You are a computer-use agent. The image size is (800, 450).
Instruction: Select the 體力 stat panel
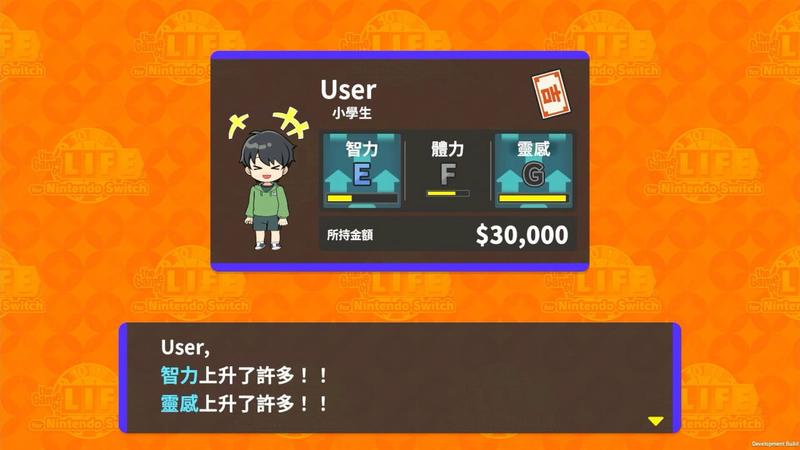click(x=447, y=170)
